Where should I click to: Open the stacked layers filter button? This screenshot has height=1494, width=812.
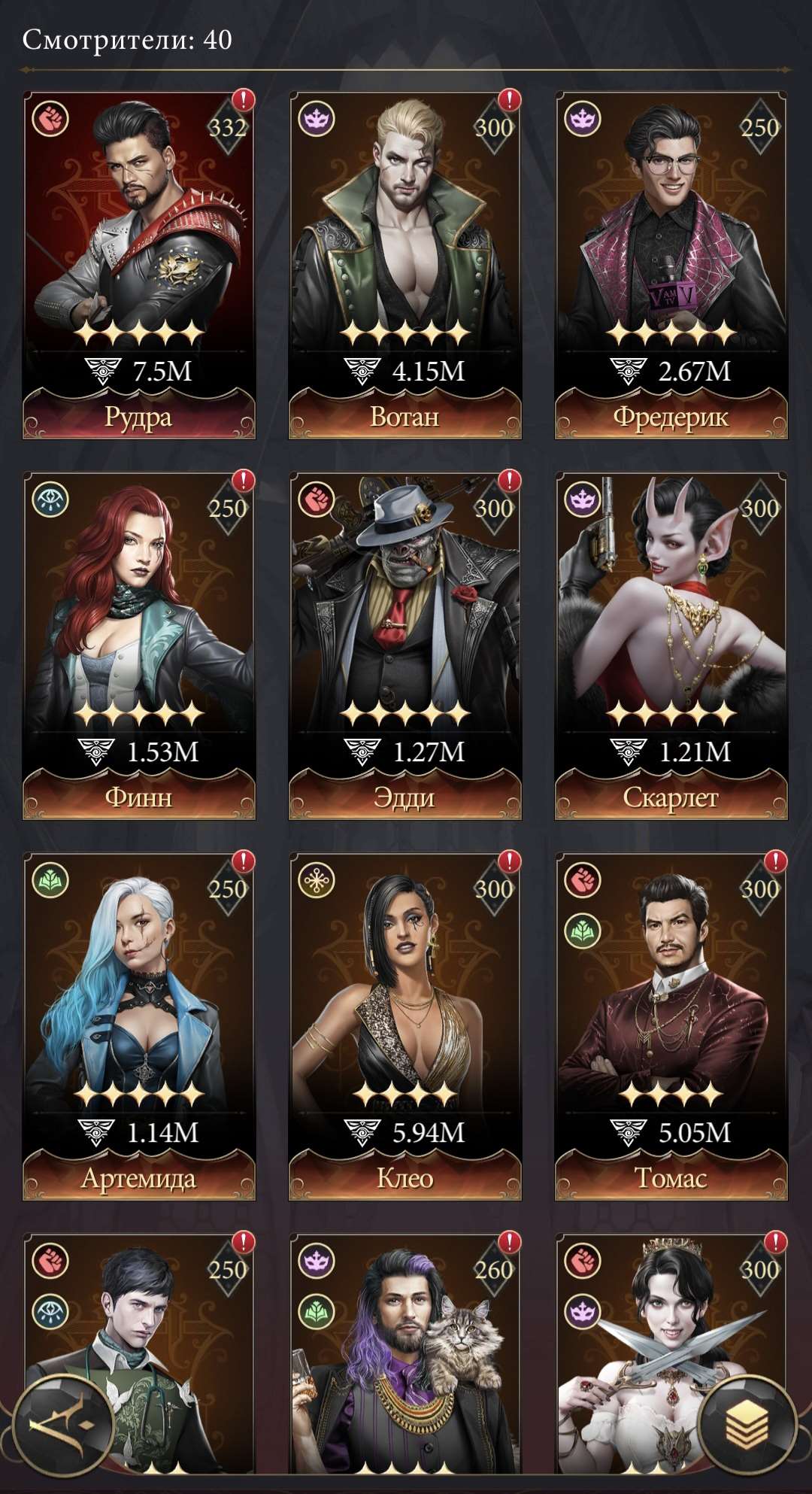(x=747, y=1426)
